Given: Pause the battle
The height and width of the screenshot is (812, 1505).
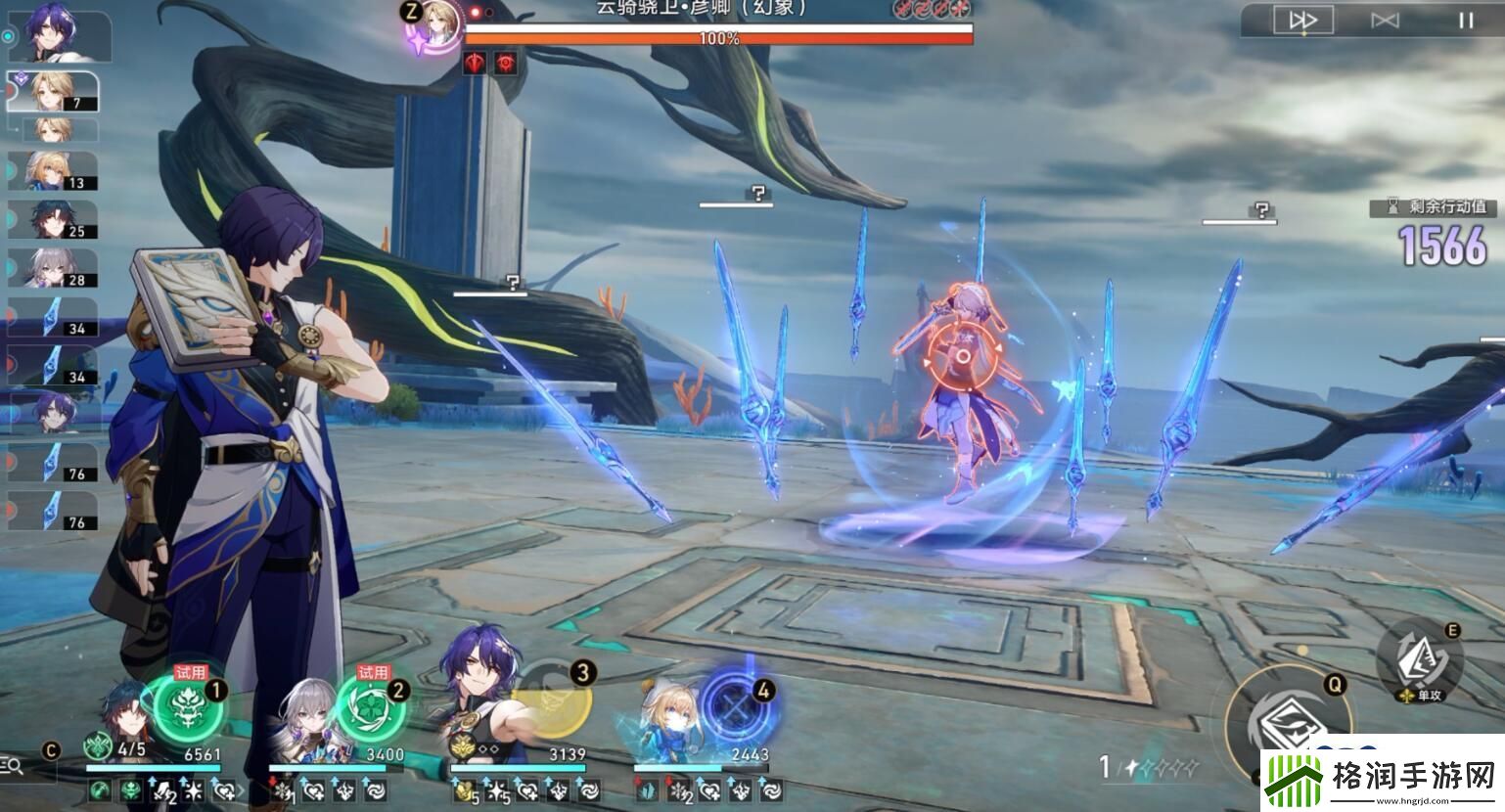Looking at the screenshot, I should pyautogui.click(x=1465, y=21).
